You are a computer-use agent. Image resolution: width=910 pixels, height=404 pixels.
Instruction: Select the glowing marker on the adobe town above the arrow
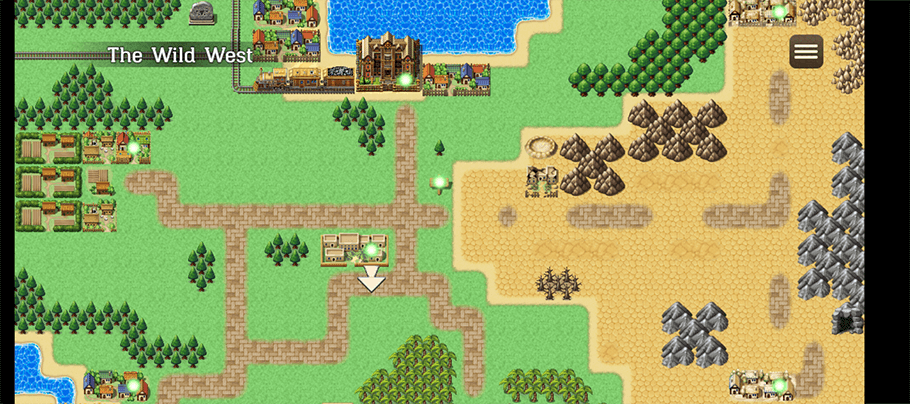[371, 249]
